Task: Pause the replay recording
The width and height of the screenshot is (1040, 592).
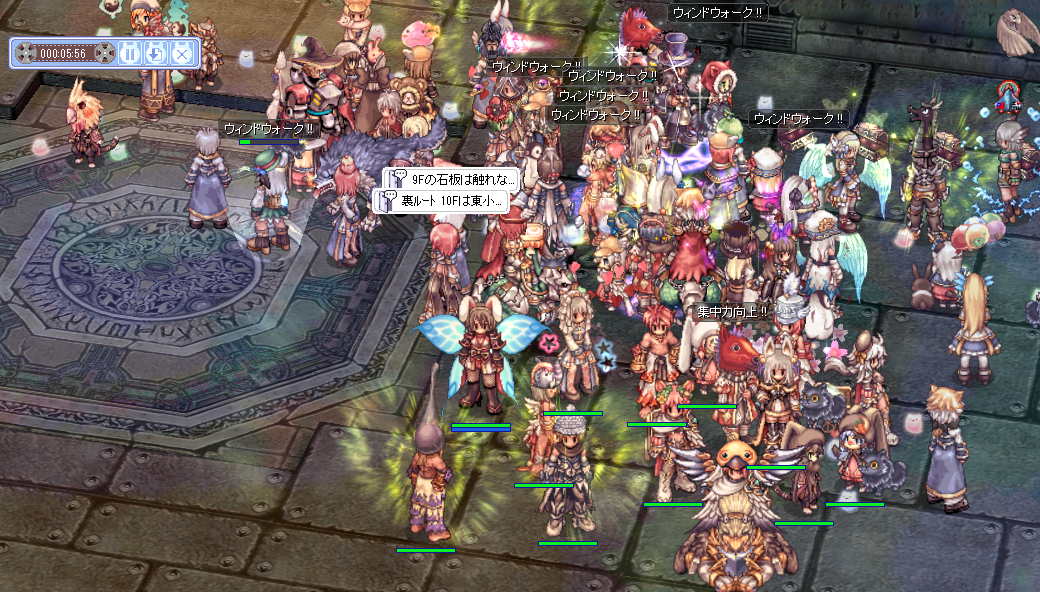Action: pos(130,53)
